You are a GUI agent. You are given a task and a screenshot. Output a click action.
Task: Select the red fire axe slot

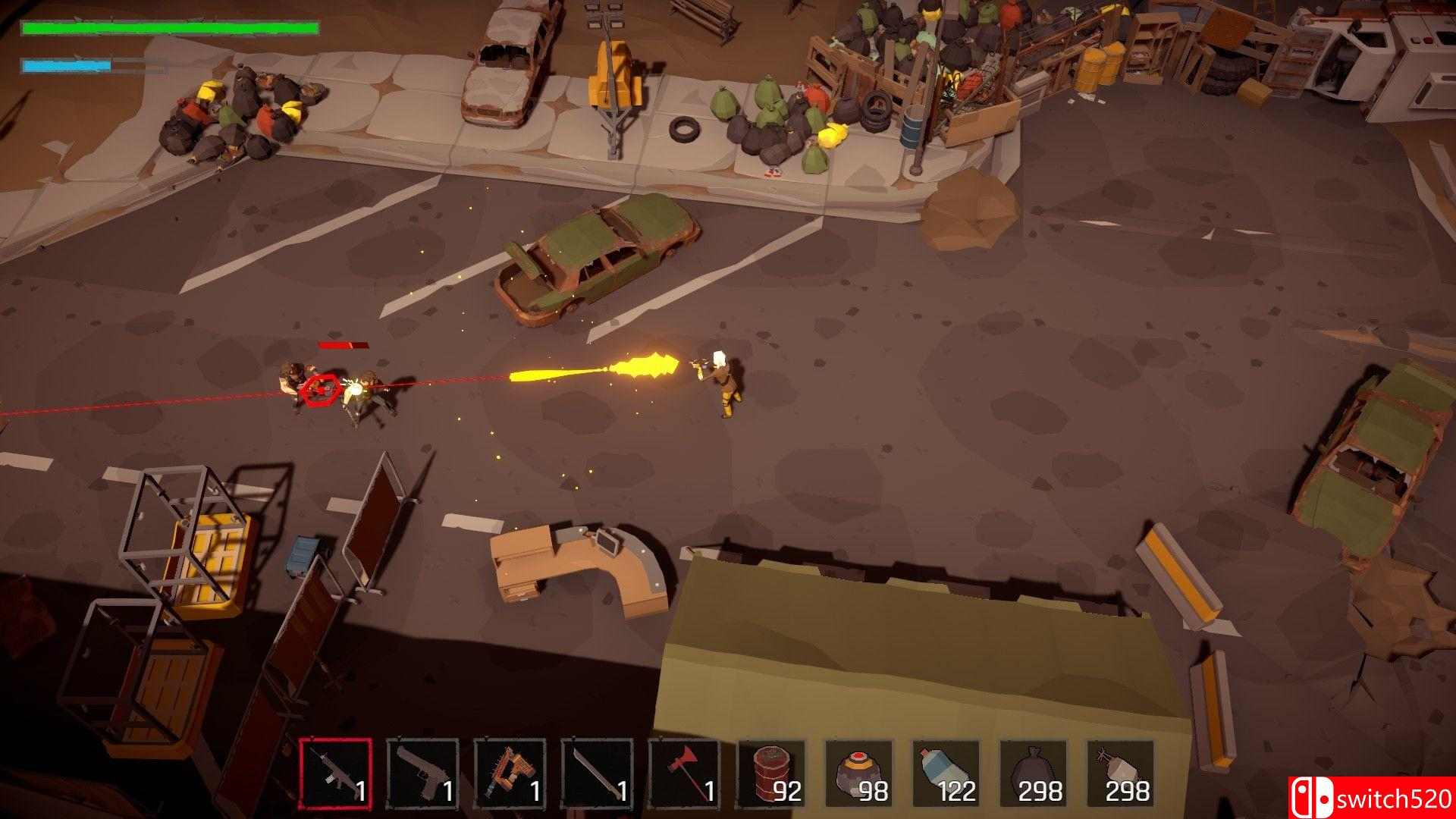(x=684, y=773)
